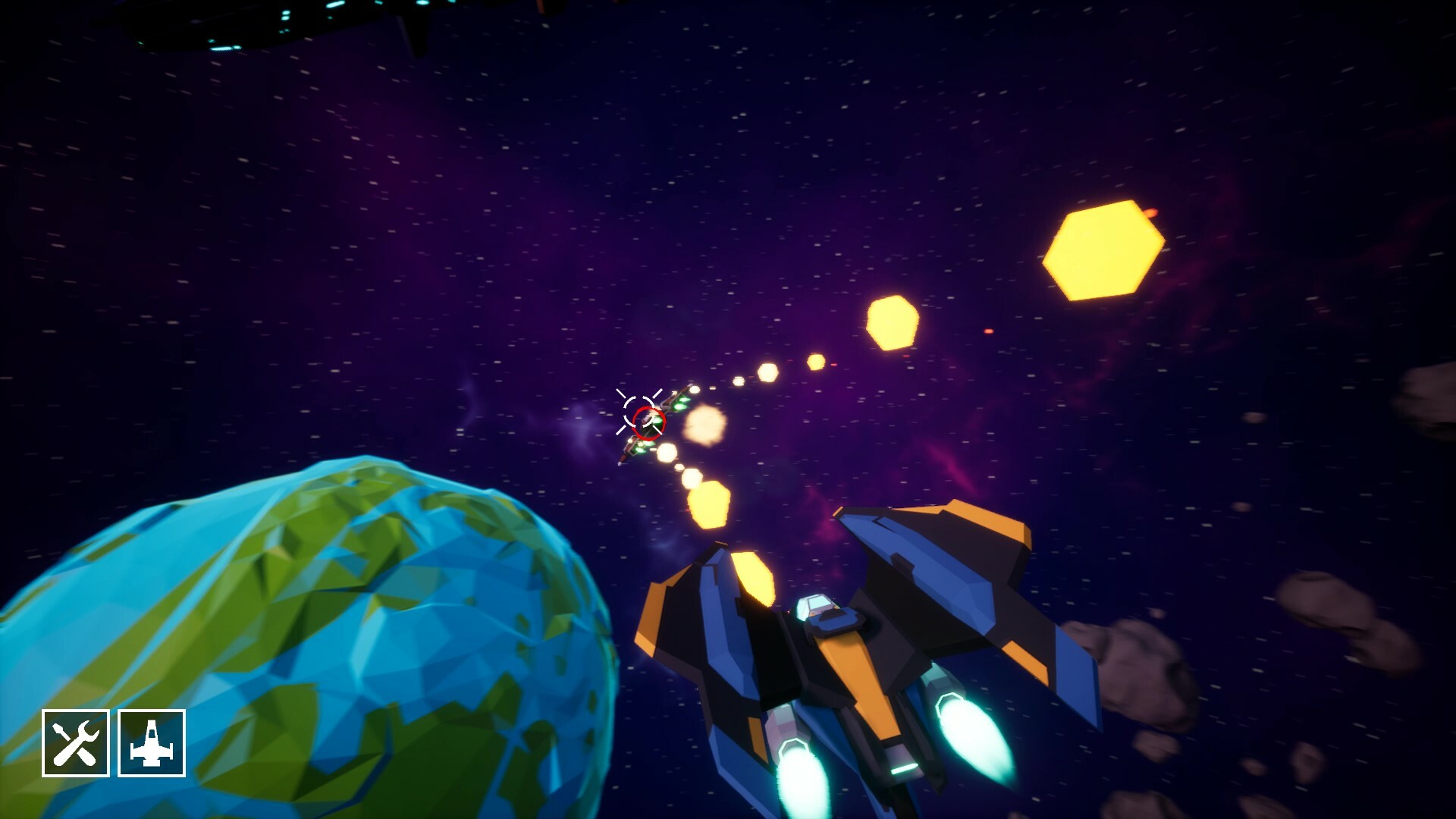Click the largest yellow hexagon pickup

1103,250
